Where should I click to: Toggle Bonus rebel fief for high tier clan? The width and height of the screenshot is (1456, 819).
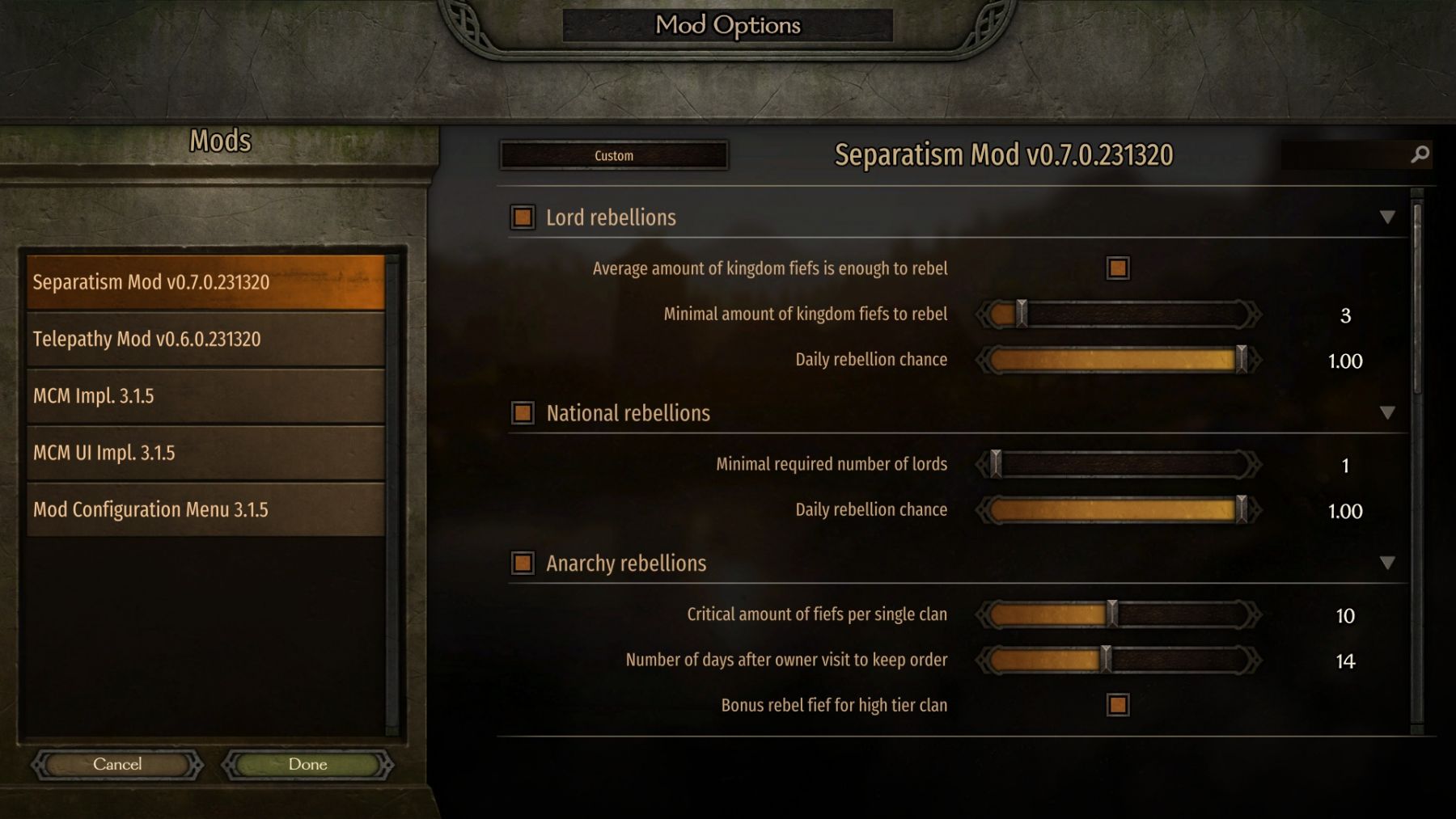[x=1118, y=705]
